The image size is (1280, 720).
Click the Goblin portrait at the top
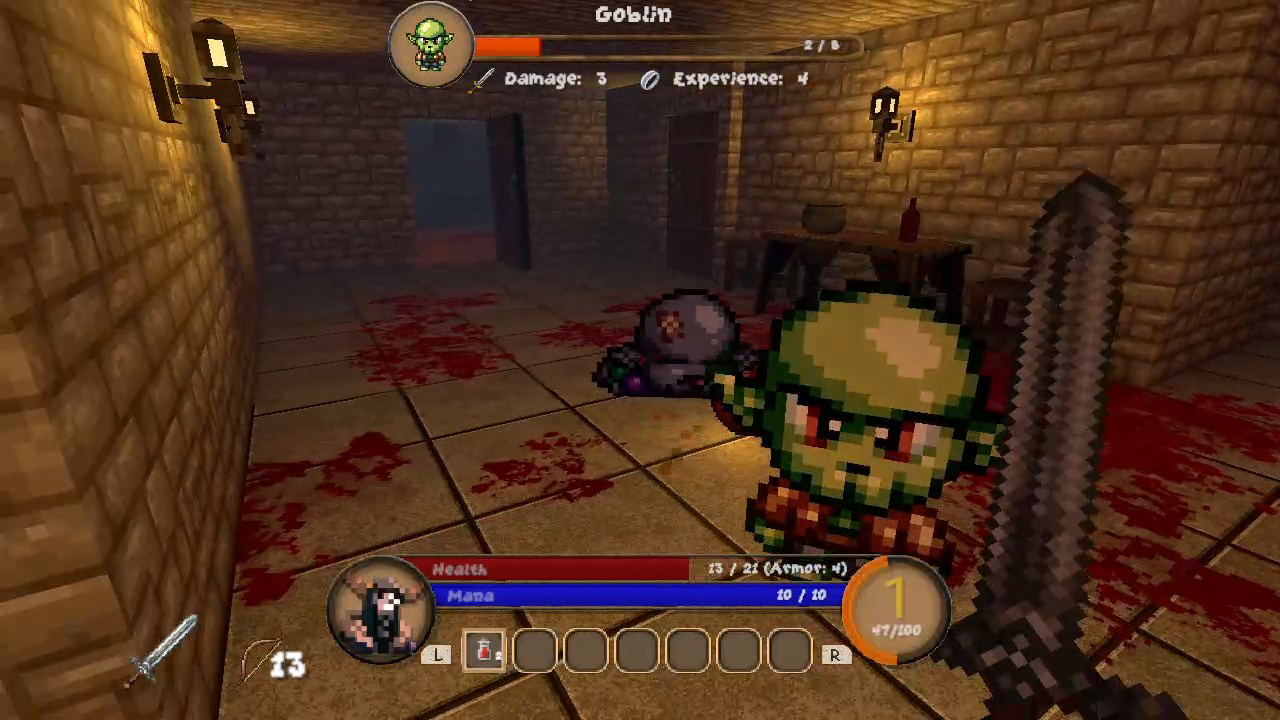point(430,42)
